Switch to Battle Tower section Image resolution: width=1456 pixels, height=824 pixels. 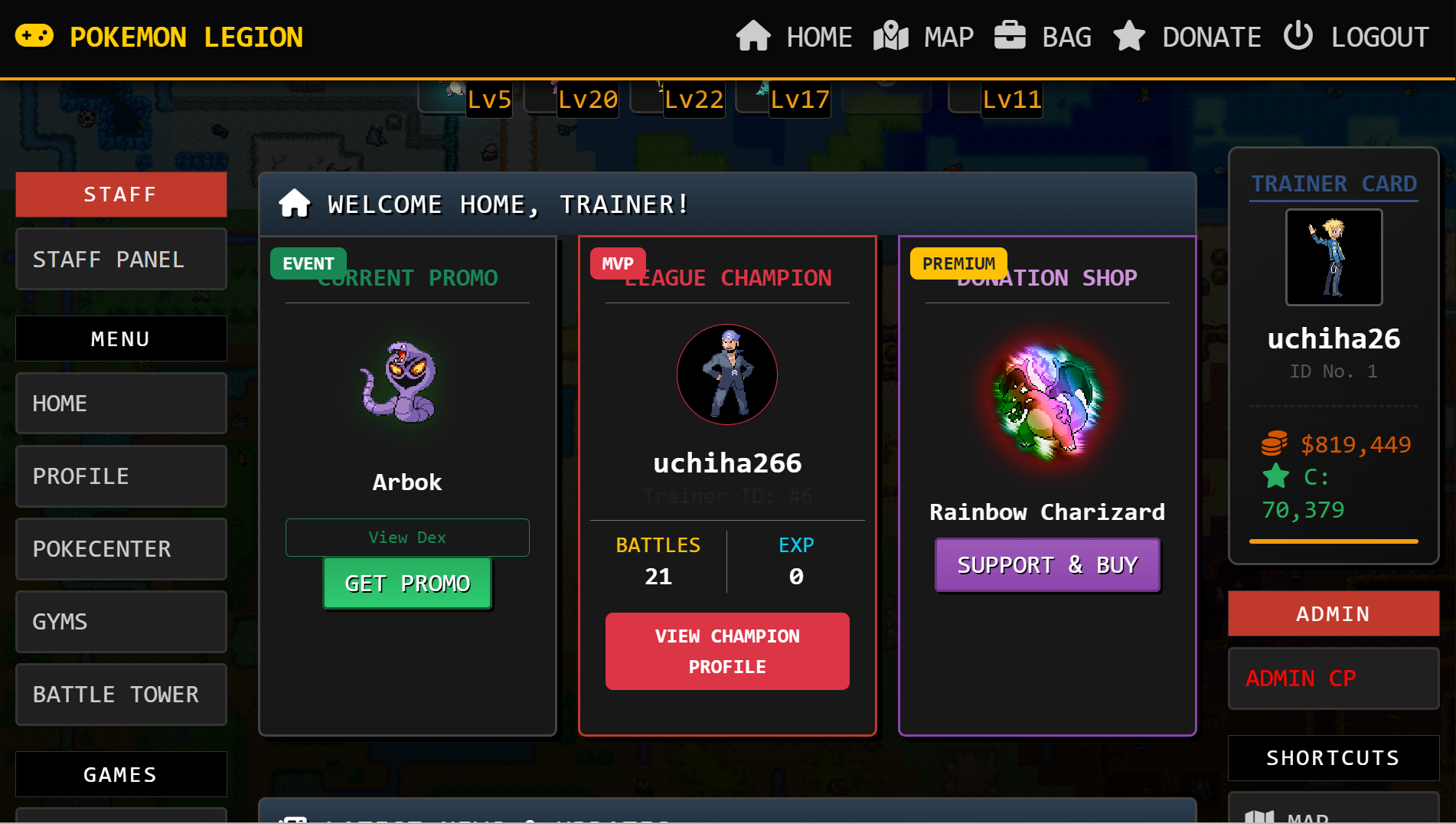(x=120, y=695)
